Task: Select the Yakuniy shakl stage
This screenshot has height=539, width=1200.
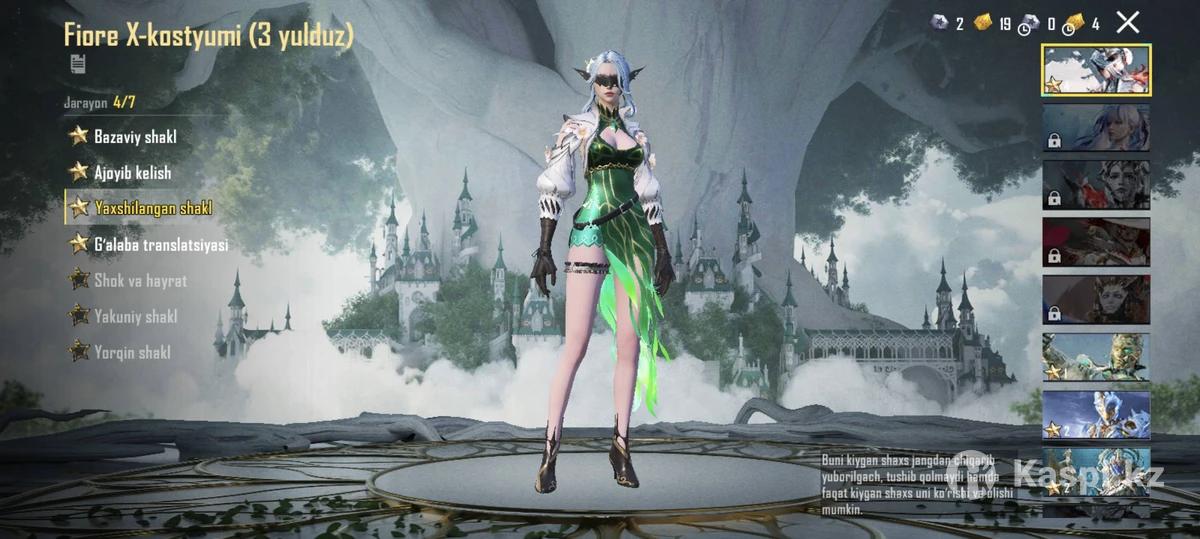Action: pyautogui.click(x=135, y=316)
